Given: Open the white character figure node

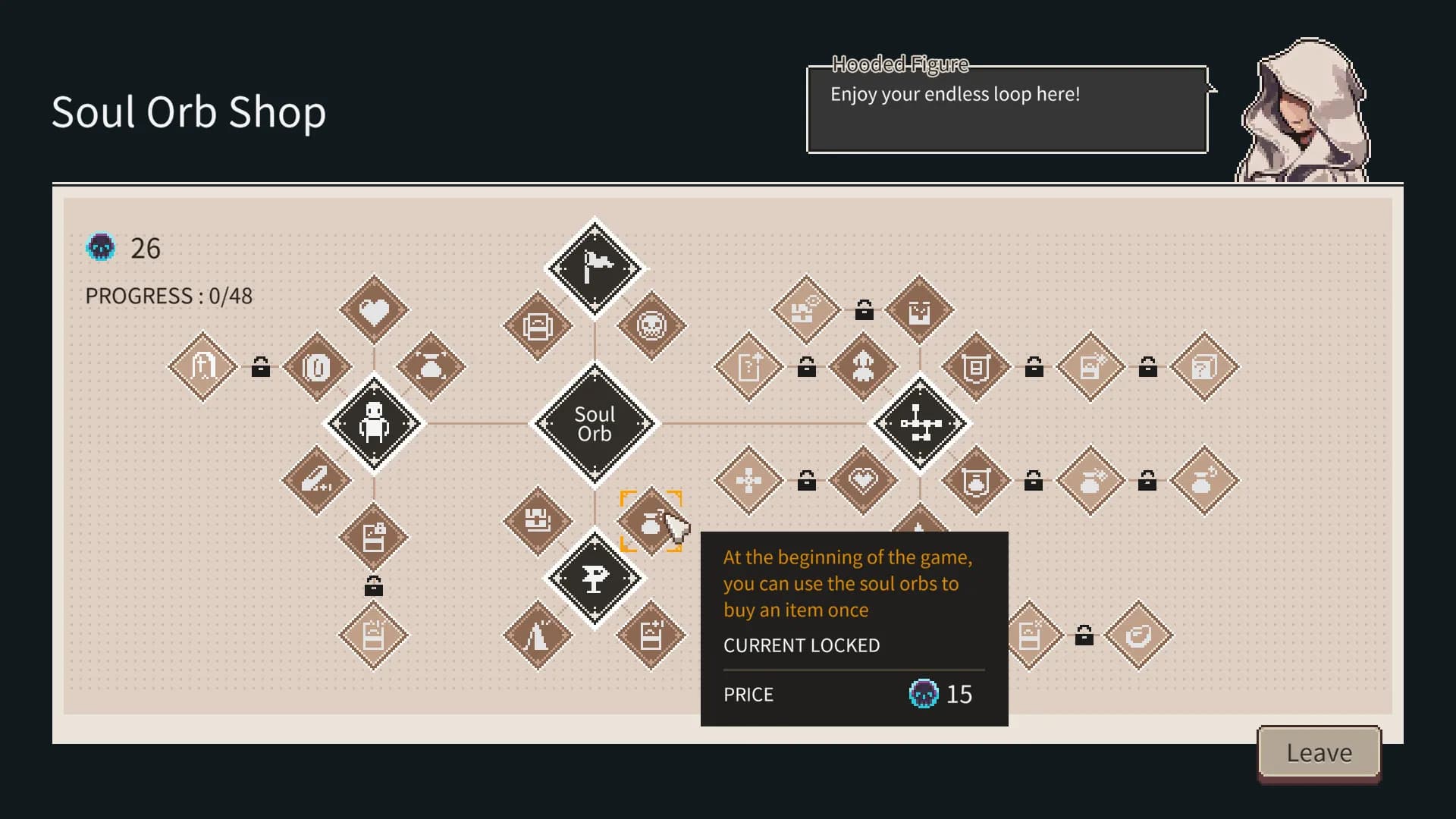Looking at the screenshot, I should (374, 424).
